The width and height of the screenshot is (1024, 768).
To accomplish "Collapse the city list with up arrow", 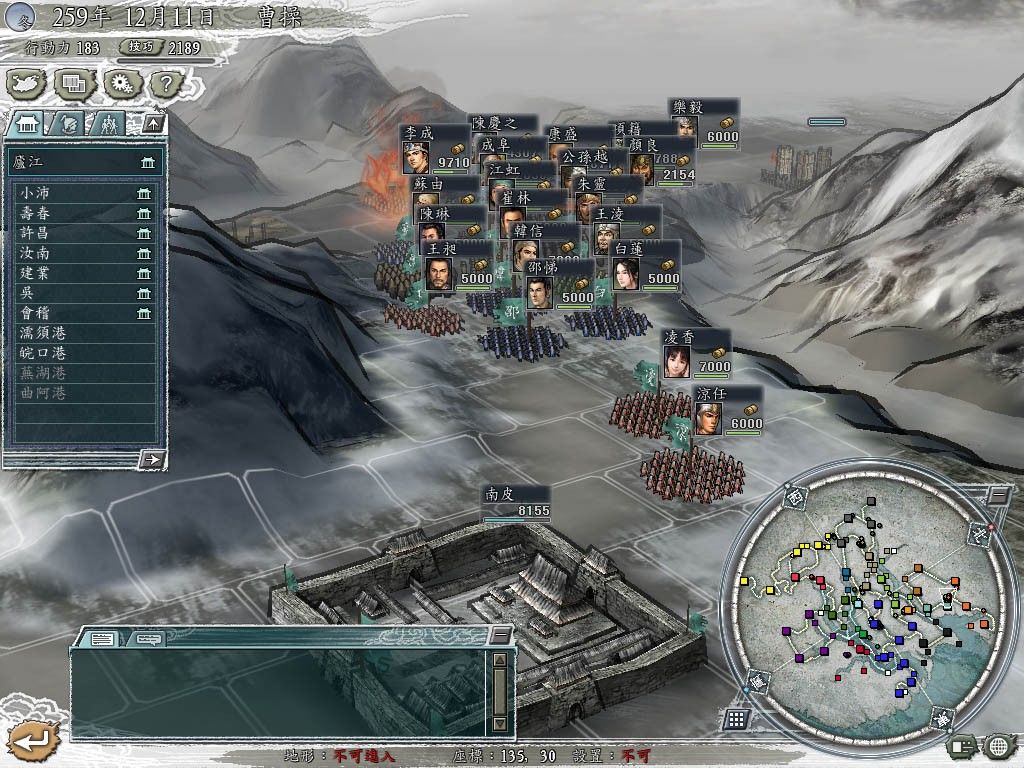I will [152, 123].
